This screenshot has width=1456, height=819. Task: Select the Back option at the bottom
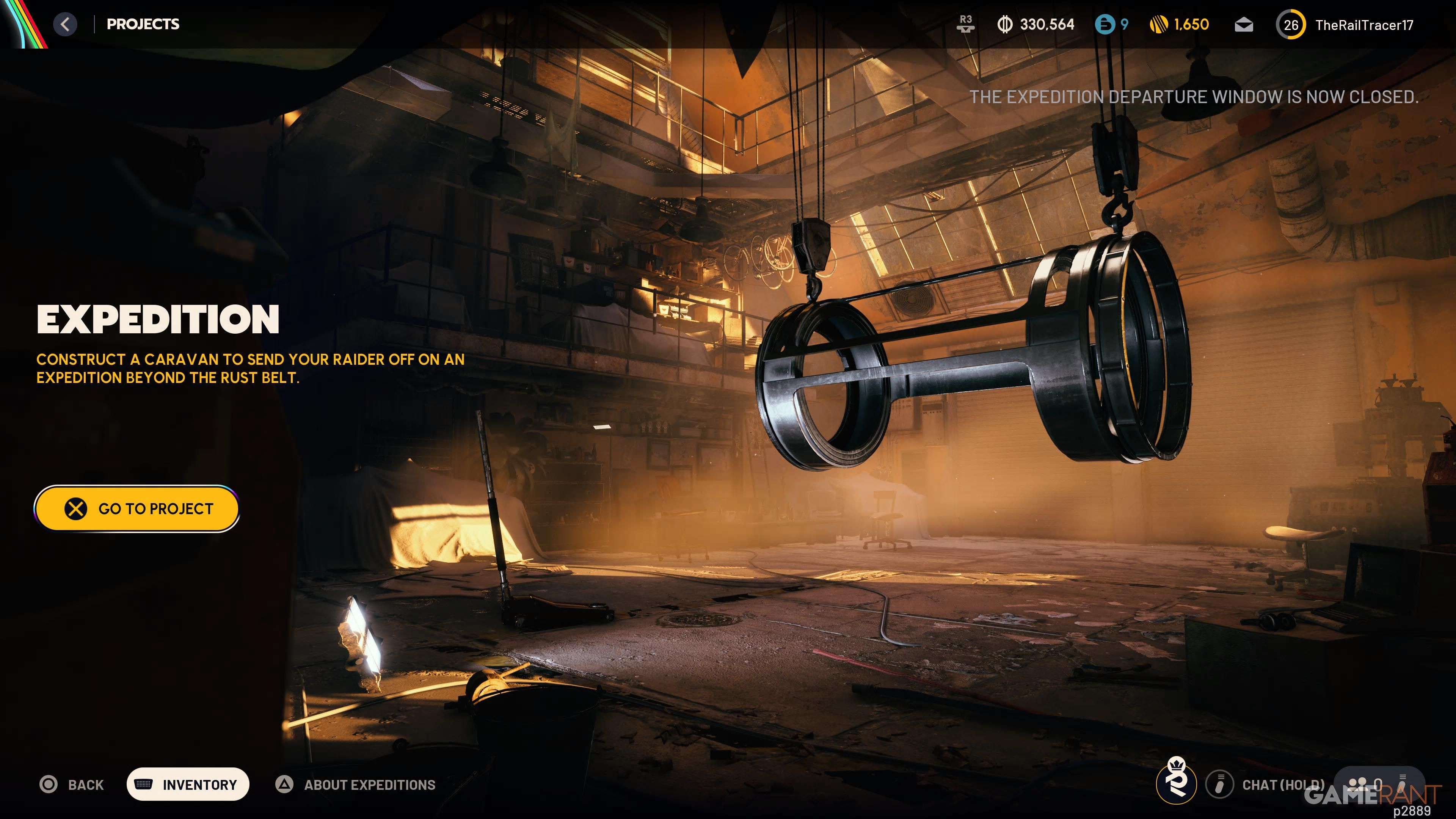point(72,784)
